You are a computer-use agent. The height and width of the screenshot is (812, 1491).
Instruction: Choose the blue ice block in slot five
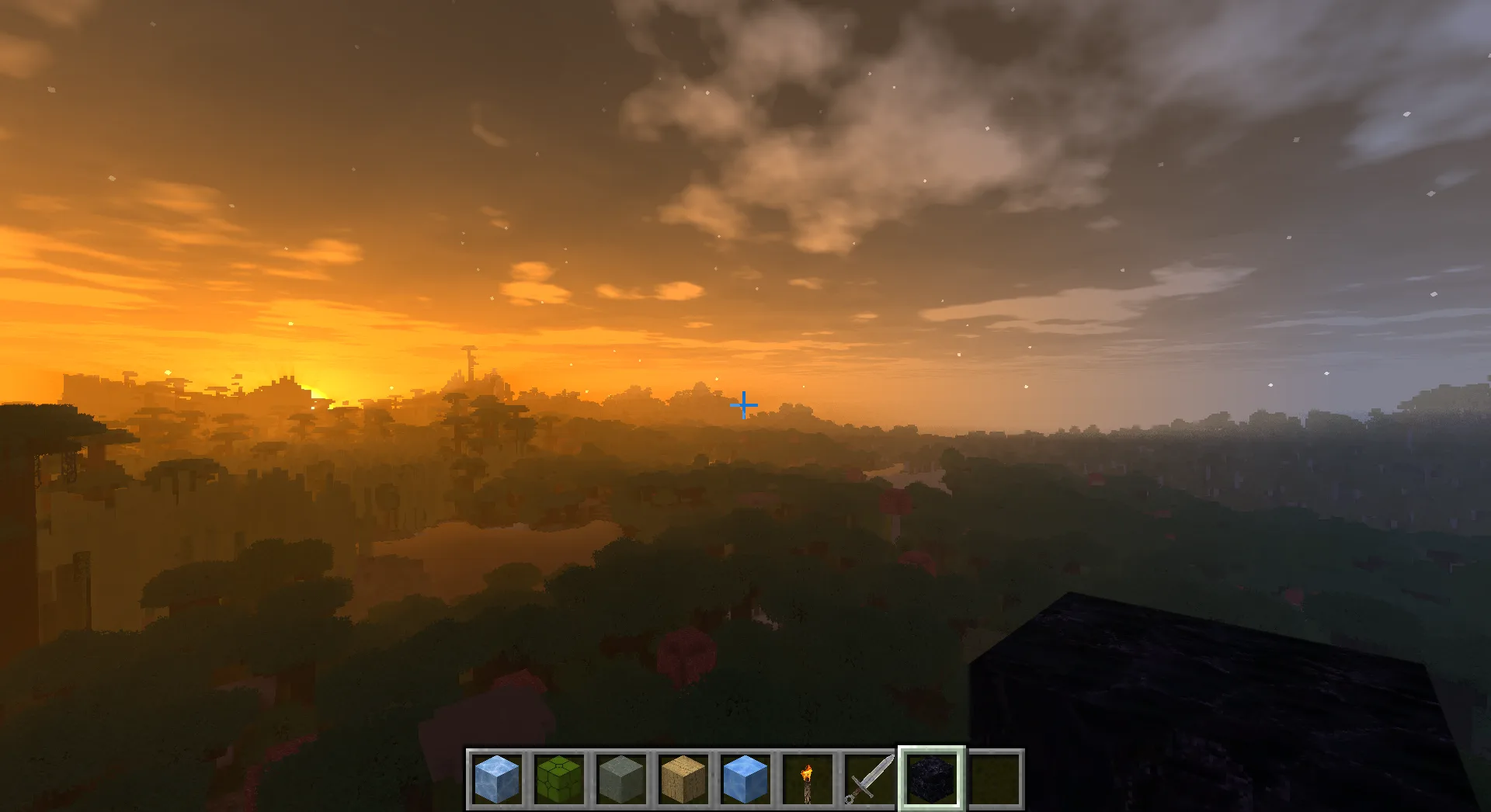[x=744, y=780]
